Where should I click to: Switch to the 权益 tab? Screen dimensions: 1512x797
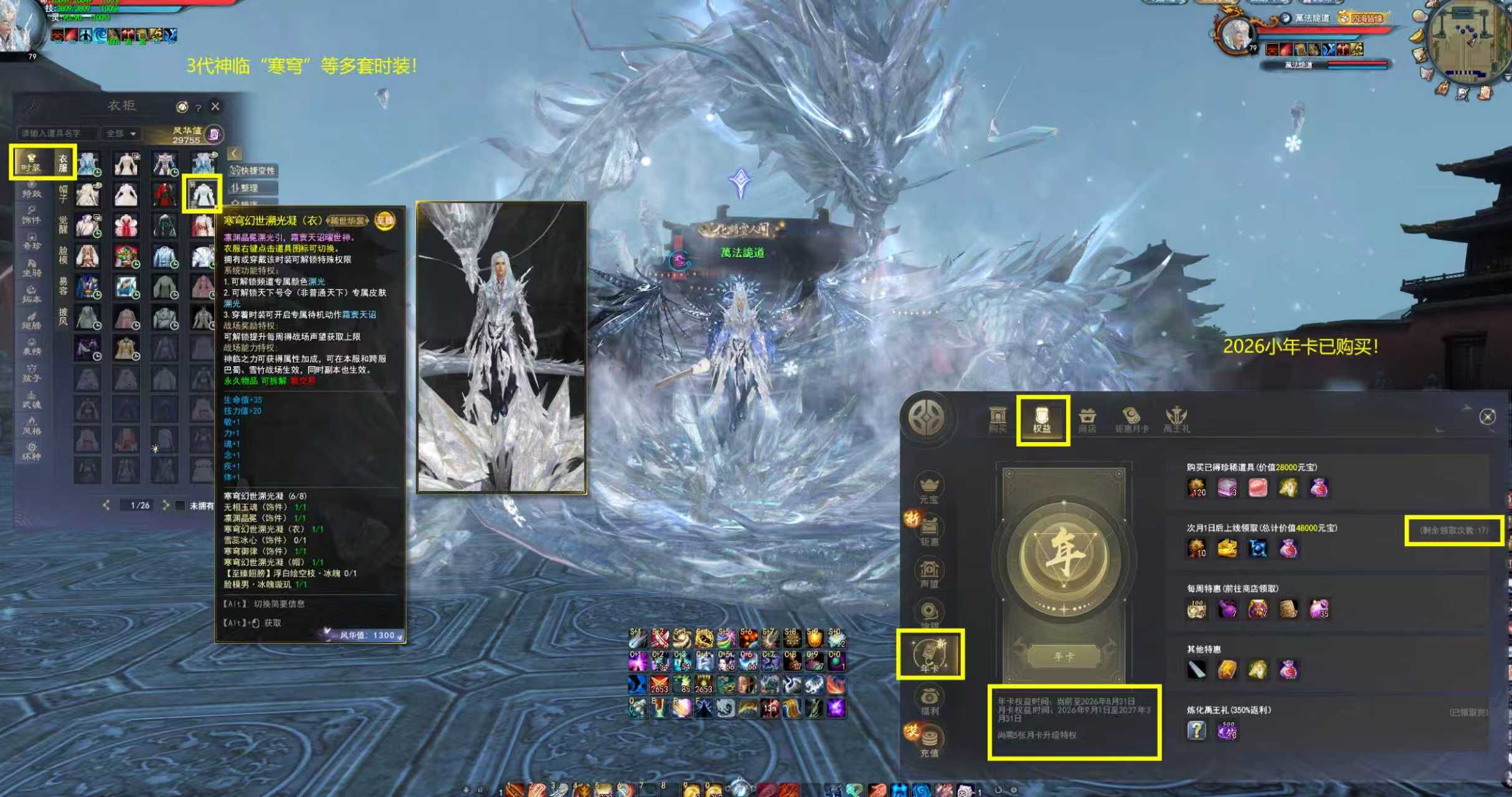[1042, 420]
